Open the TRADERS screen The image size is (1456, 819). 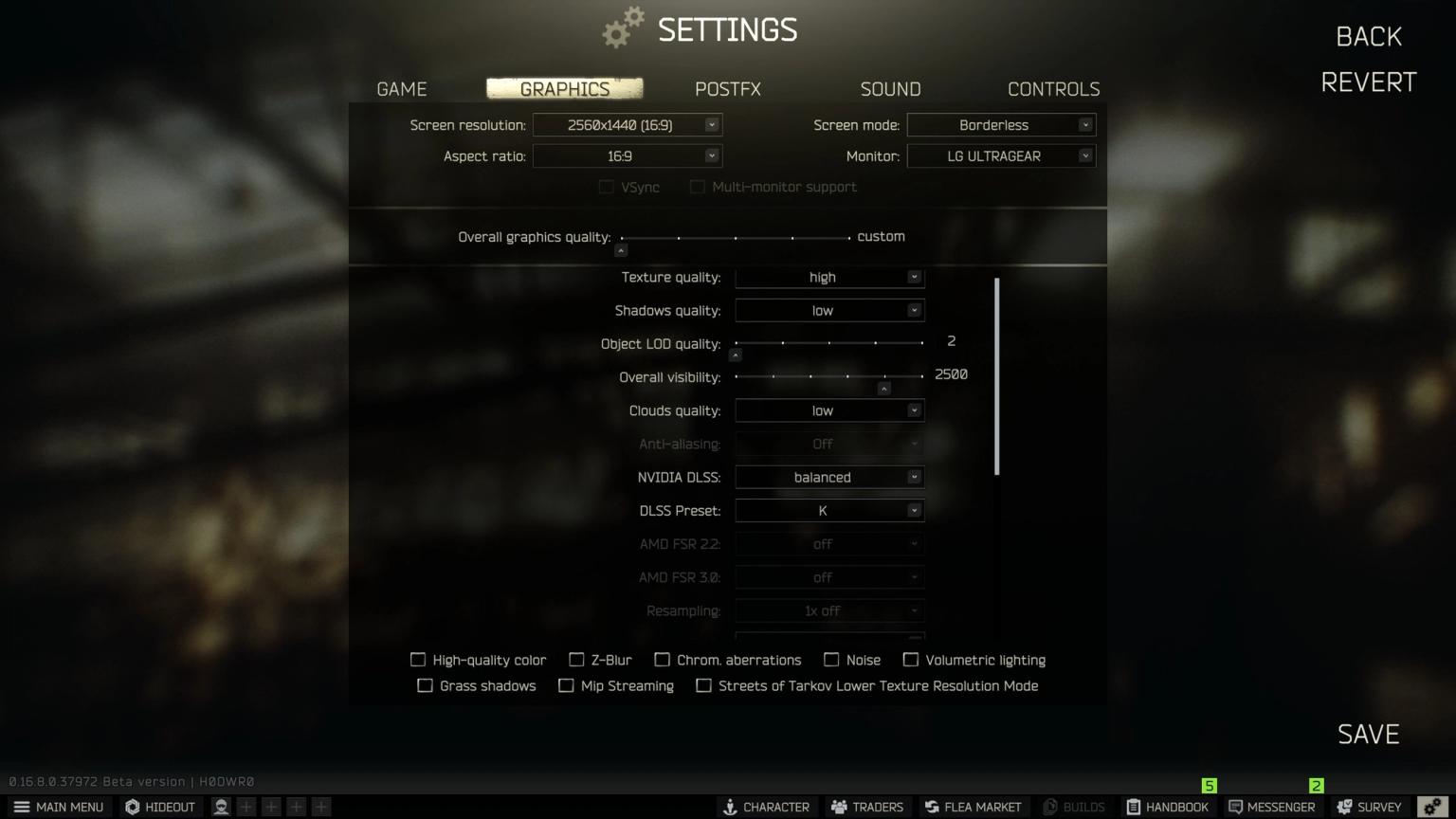pyautogui.click(x=867, y=807)
